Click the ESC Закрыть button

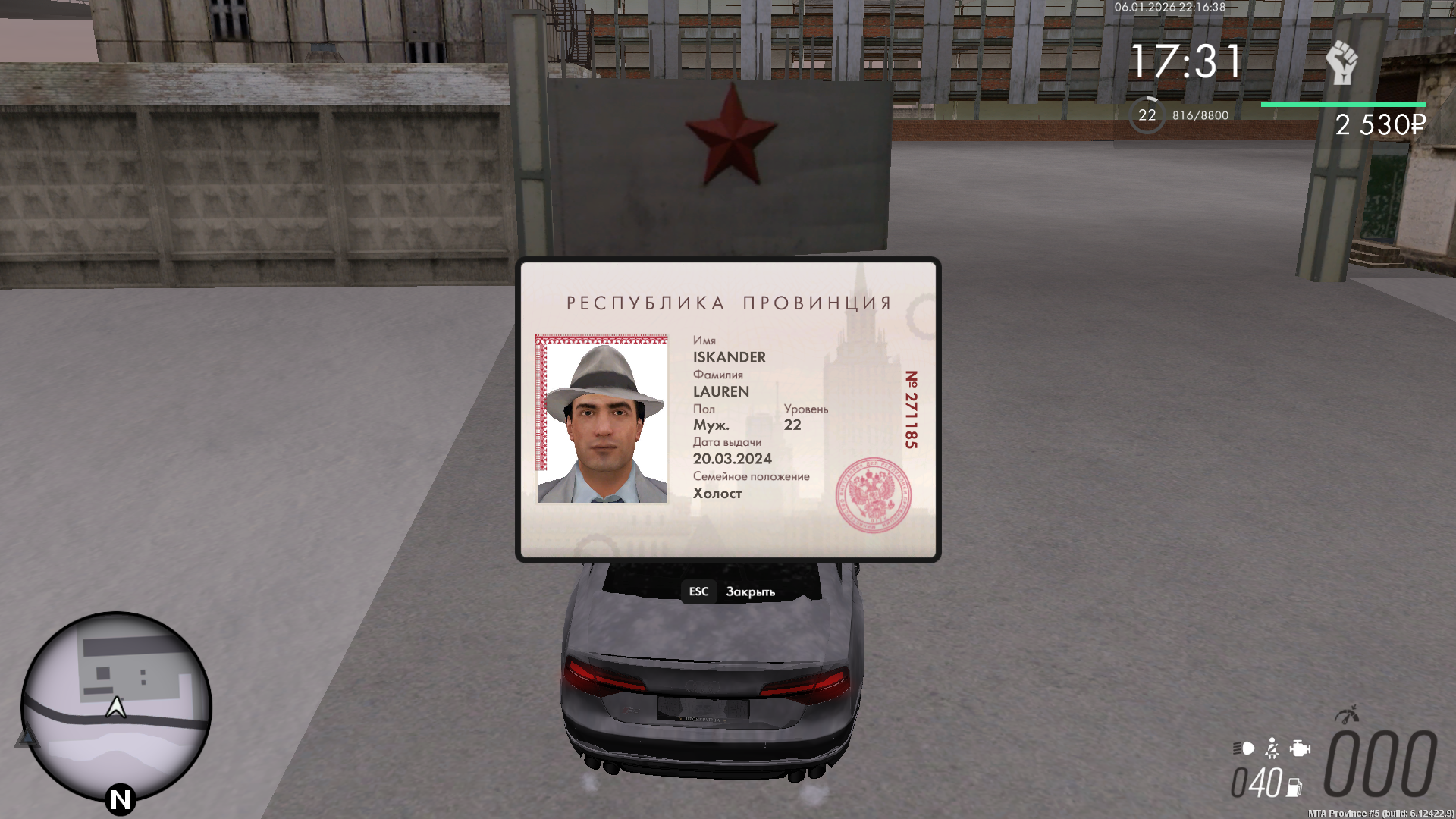[730, 591]
